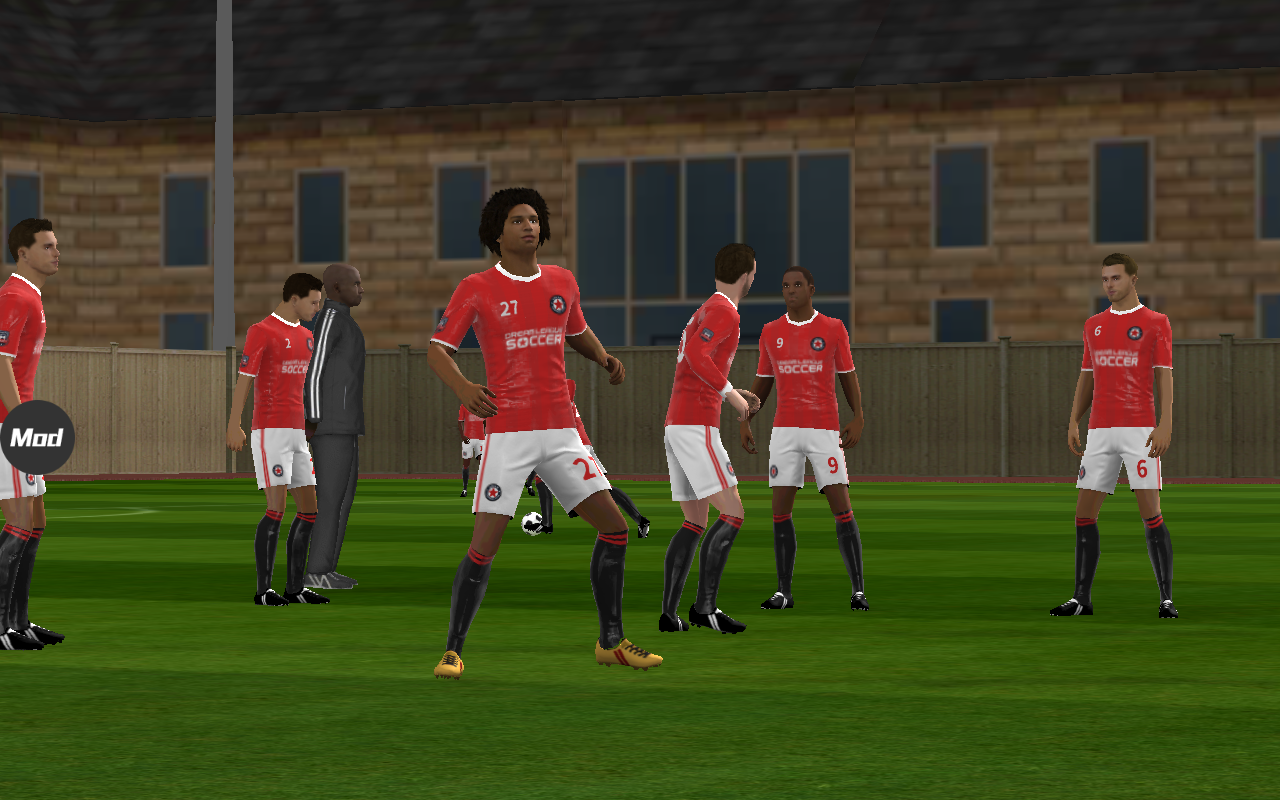Viewport: 1280px width, 800px height.
Task: Open the Mod overlay button
Action: pos(37,437)
